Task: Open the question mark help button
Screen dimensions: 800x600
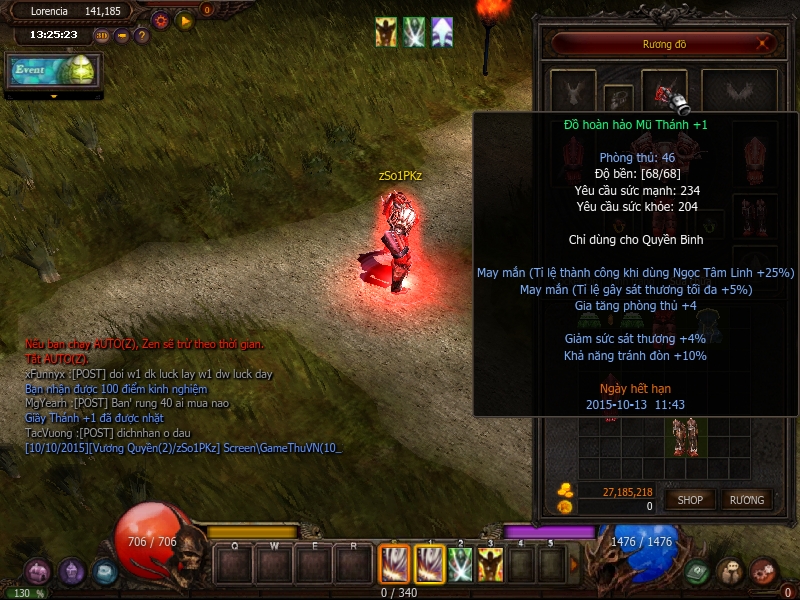Action: (x=141, y=35)
